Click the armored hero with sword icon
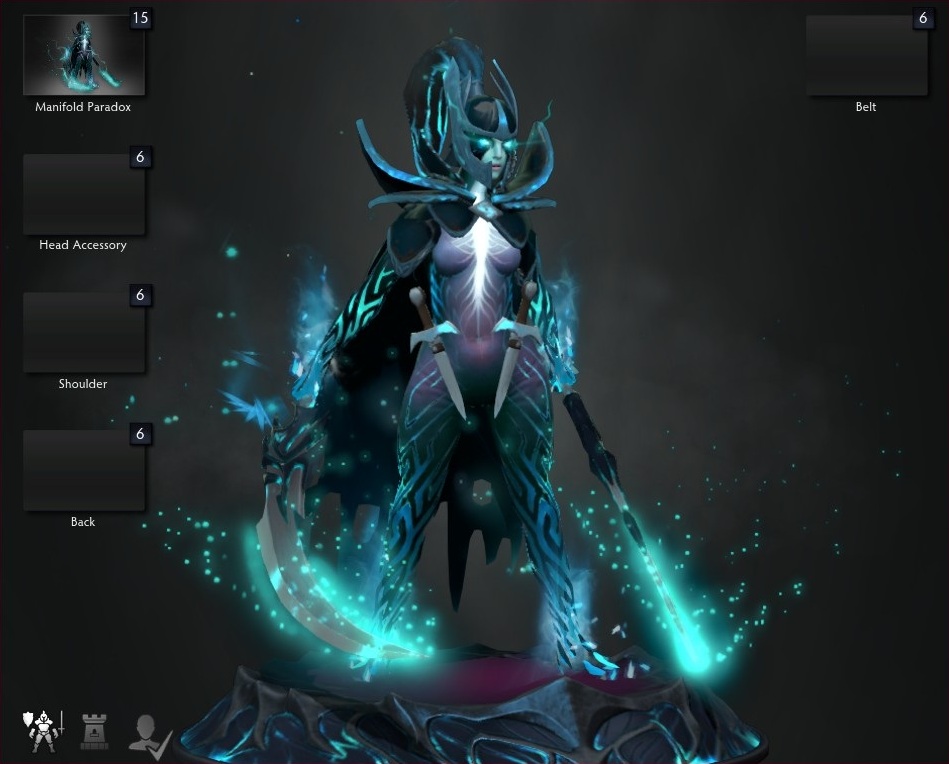949x764 pixels. point(41,731)
